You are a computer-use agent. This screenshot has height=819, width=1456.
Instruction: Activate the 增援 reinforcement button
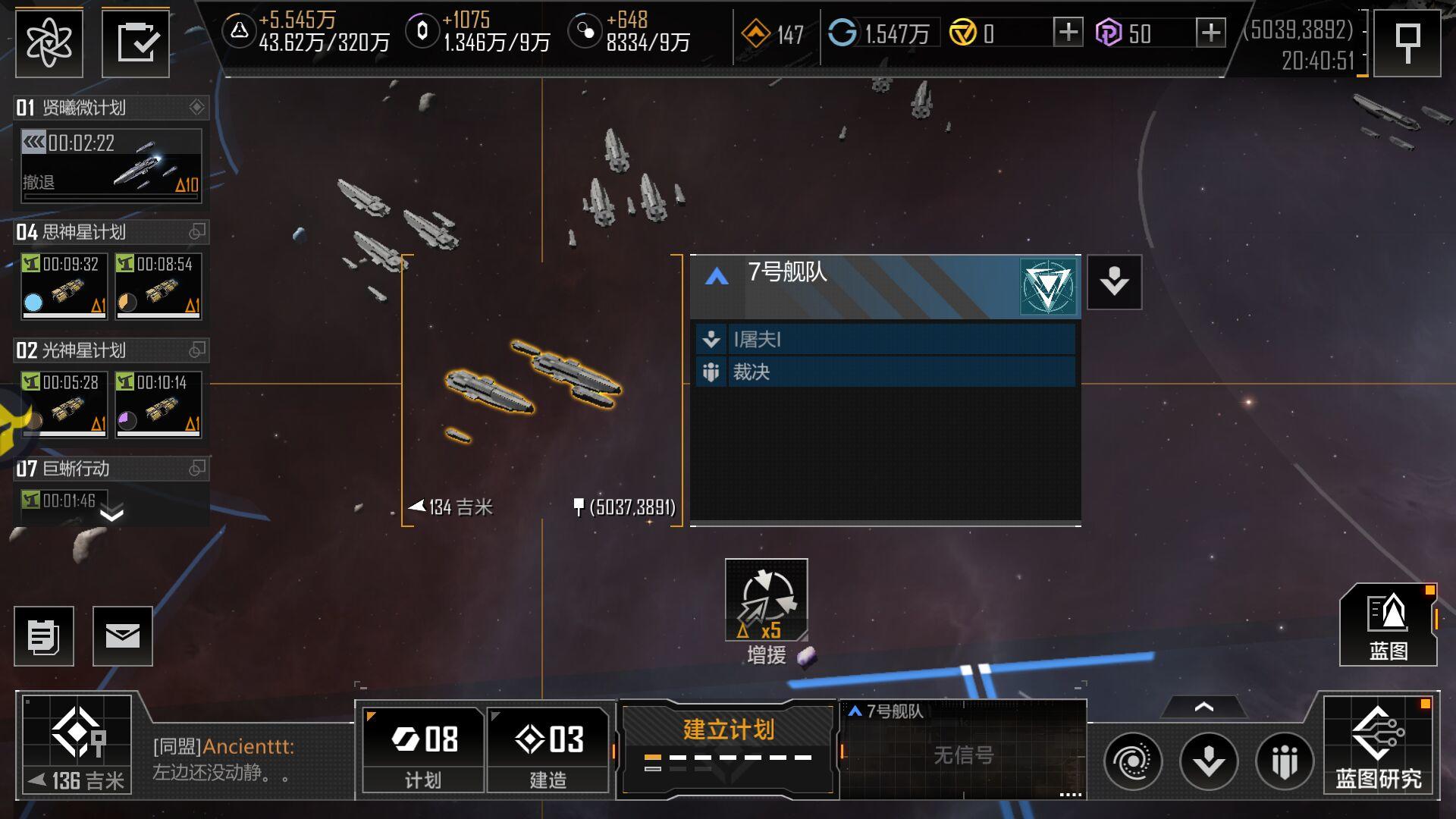[x=766, y=601]
